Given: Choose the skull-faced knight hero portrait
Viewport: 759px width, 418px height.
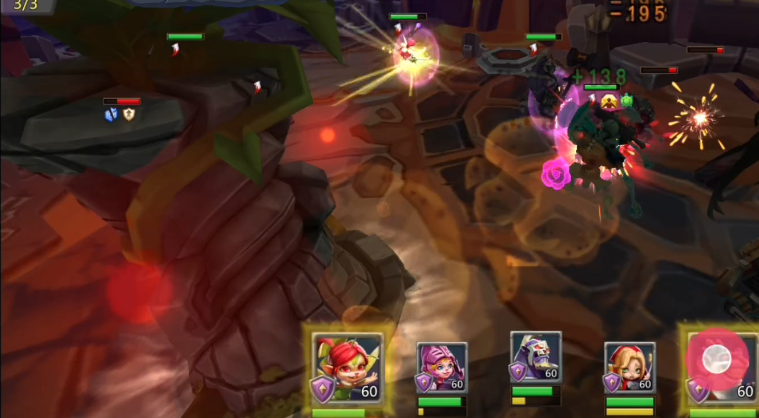Looking at the screenshot, I should 535,362.
